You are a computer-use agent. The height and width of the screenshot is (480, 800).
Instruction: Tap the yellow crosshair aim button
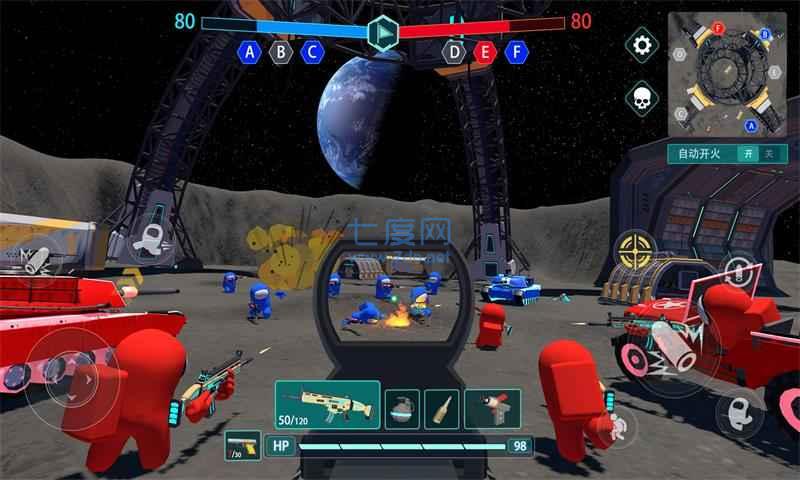(634, 250)
